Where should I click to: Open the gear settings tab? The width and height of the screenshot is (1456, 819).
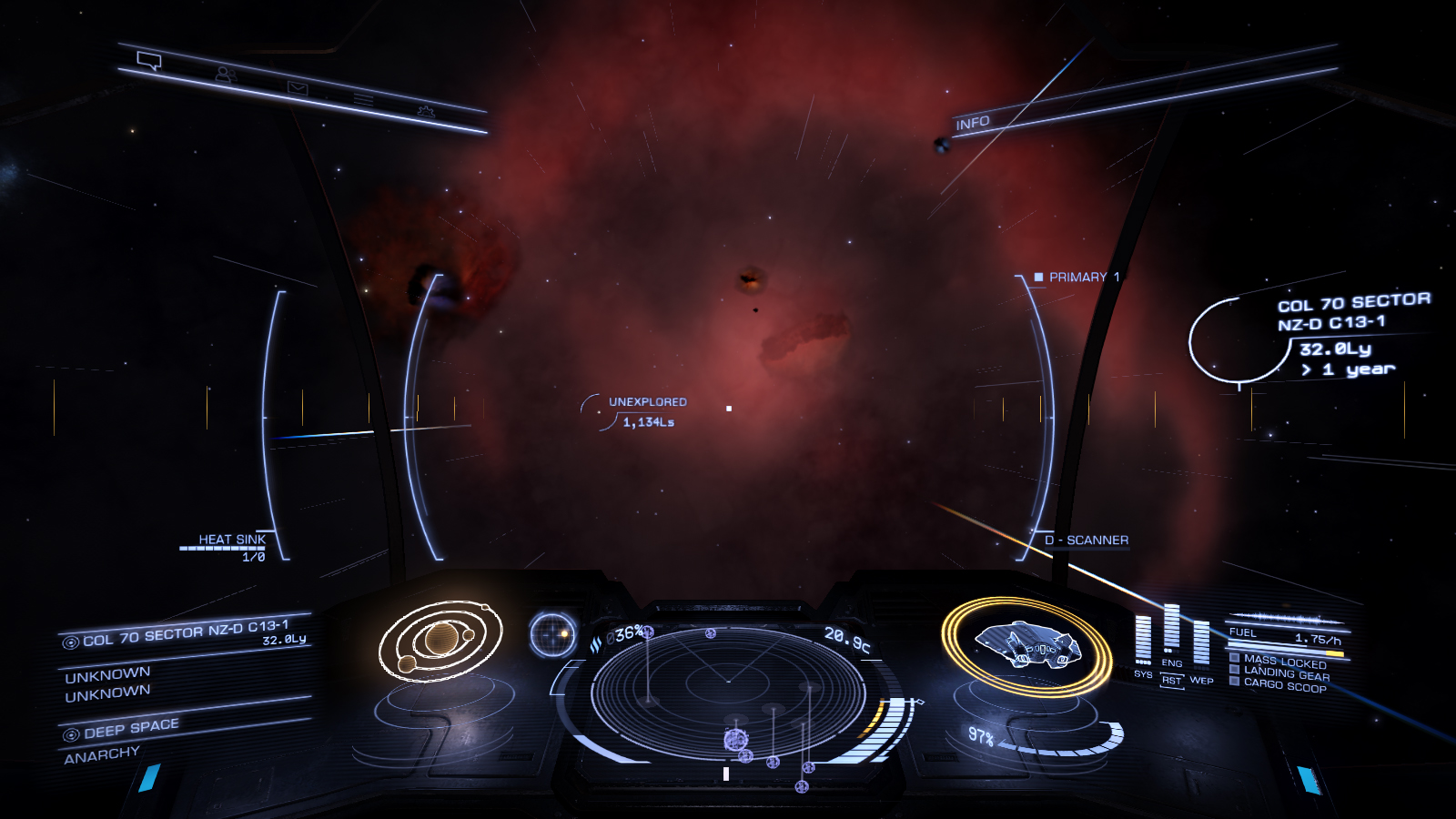coord(426,111)
